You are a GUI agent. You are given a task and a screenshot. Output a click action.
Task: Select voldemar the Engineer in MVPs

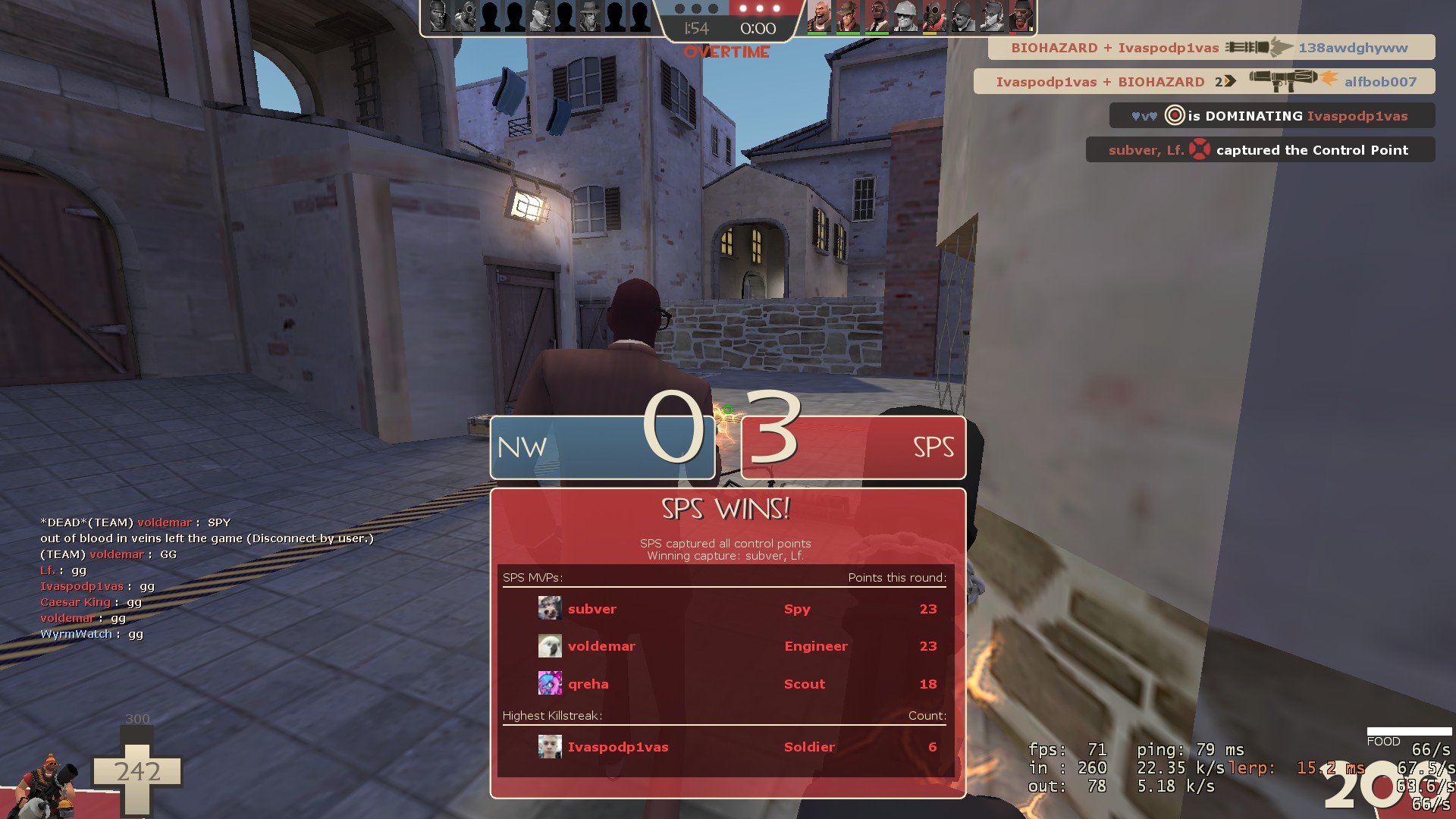point(726,646)
